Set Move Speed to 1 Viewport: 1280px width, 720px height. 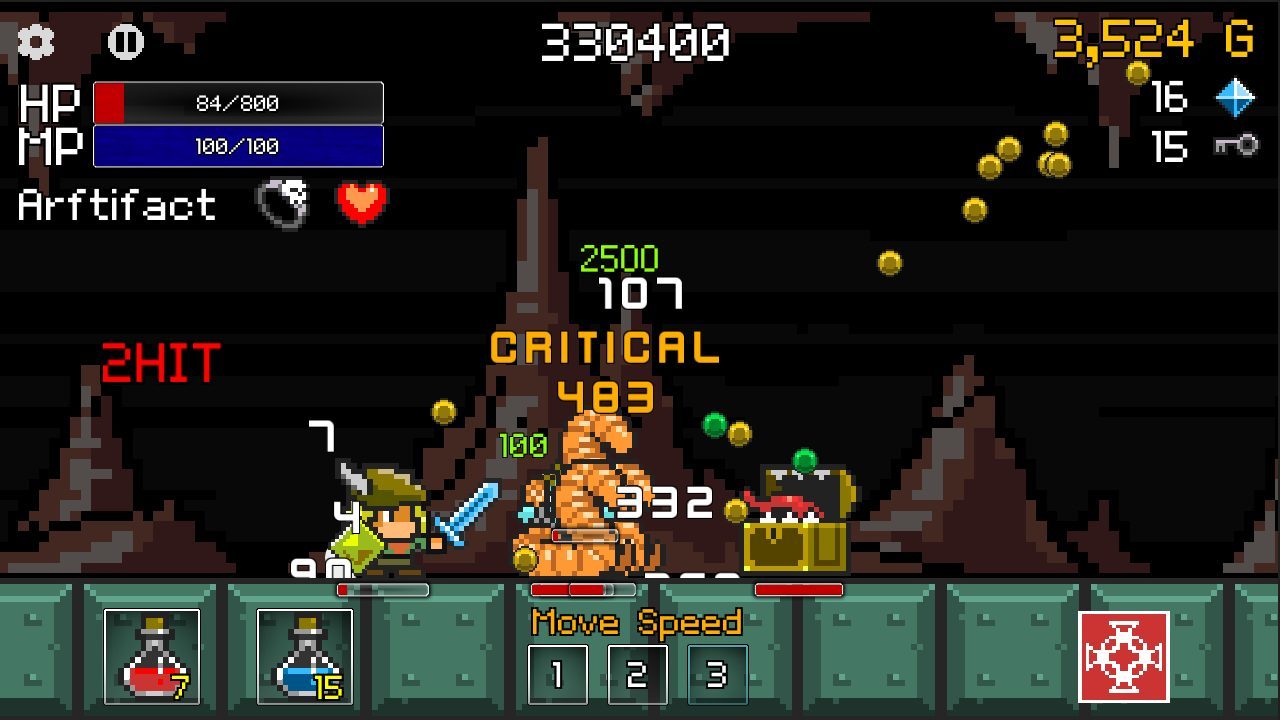557,675
